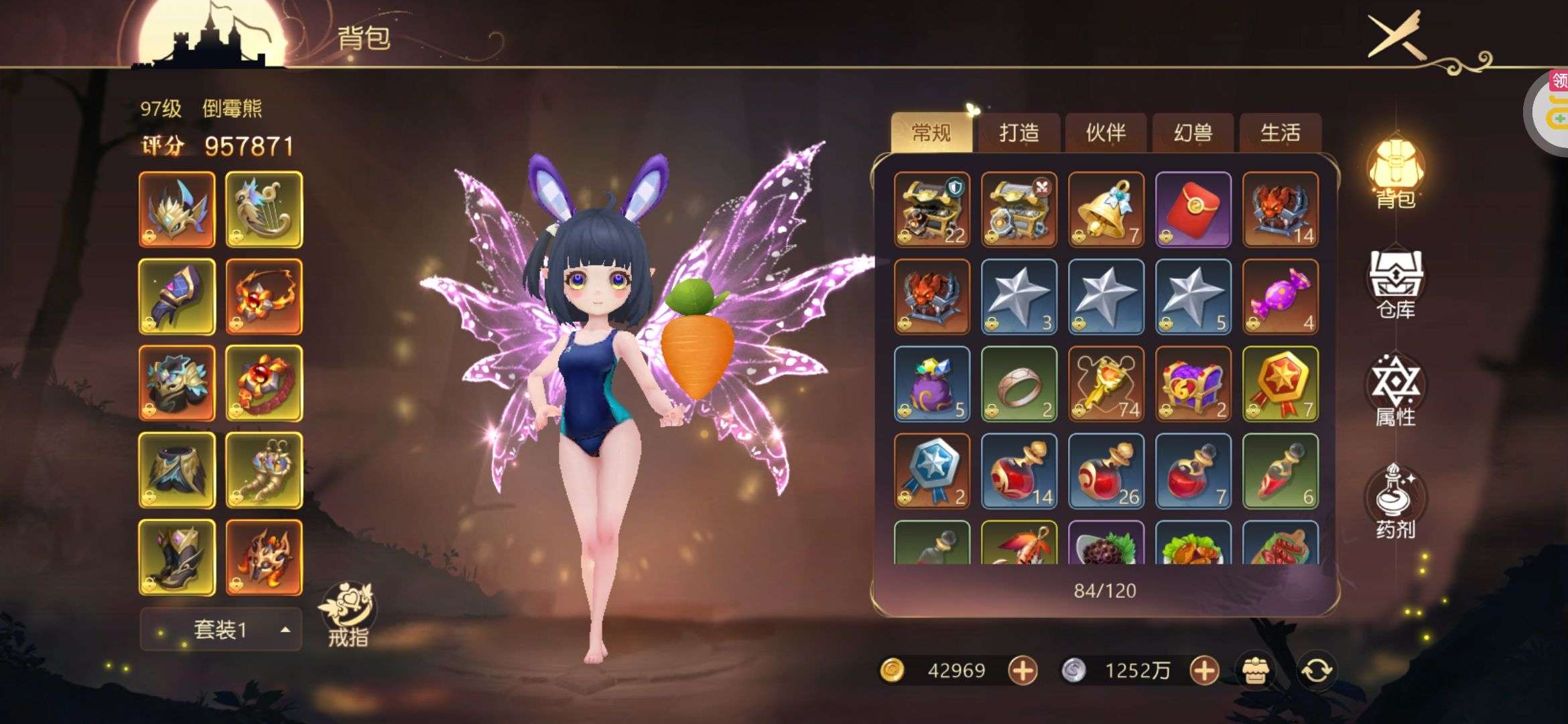Add silver currency next to 1252万

[1203, 670]
